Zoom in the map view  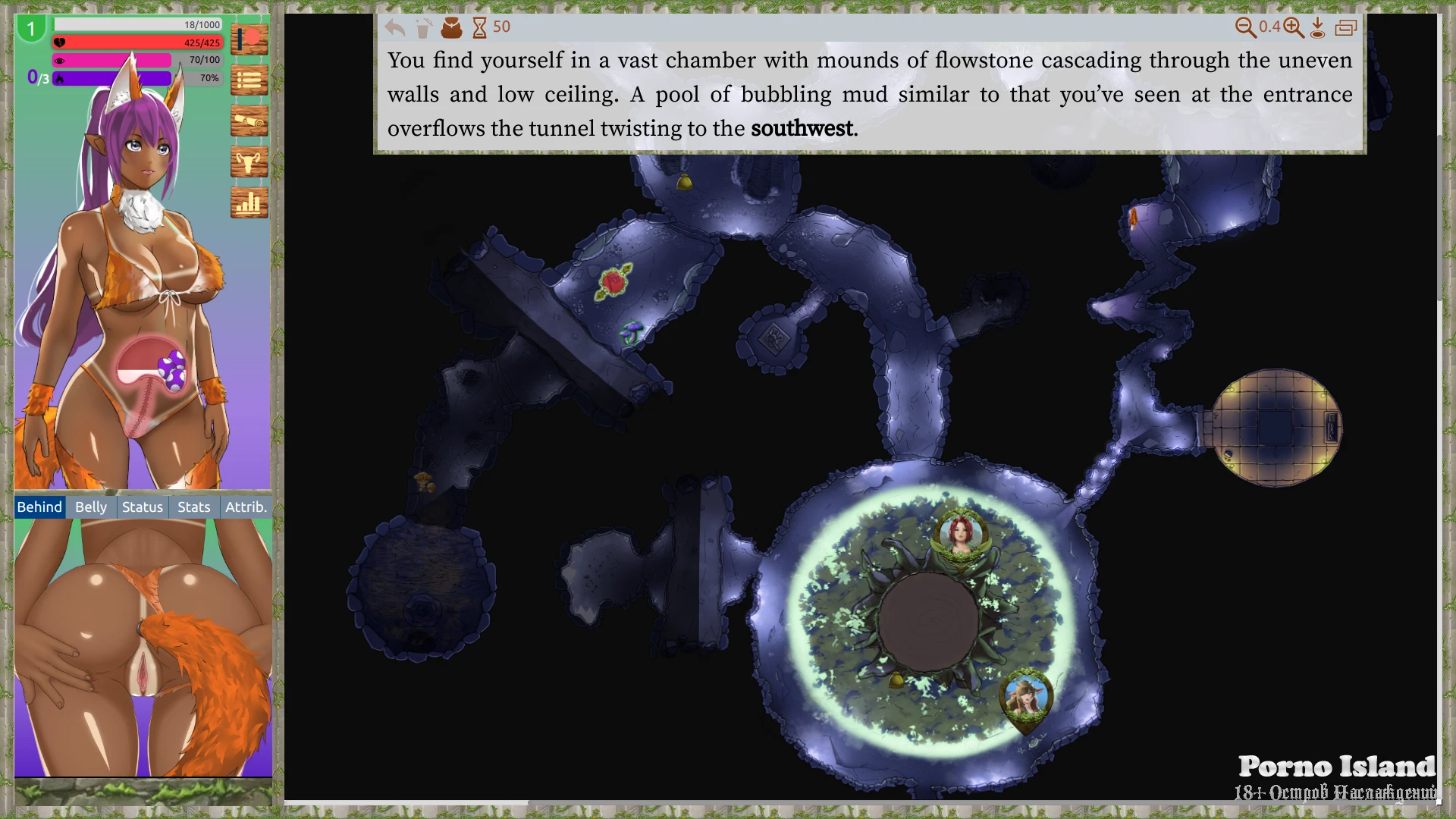pyautogui.click(x=1294, y=28)
